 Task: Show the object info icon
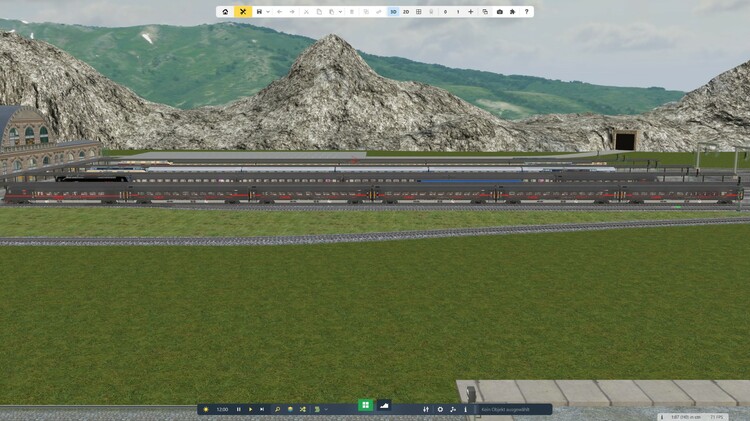coord(466,409)
